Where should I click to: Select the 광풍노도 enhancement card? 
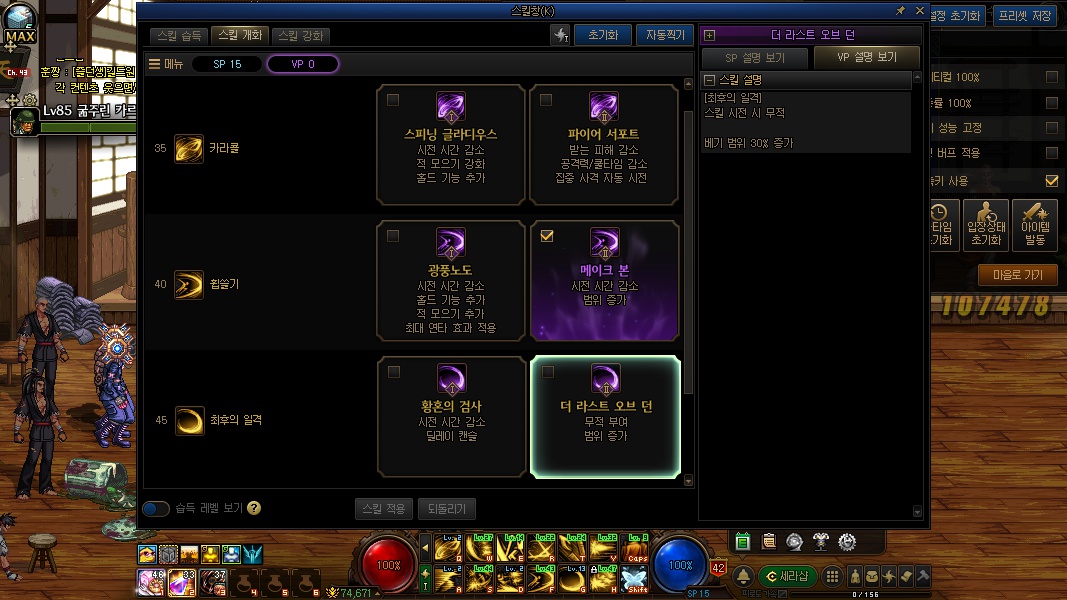(451, 281)
